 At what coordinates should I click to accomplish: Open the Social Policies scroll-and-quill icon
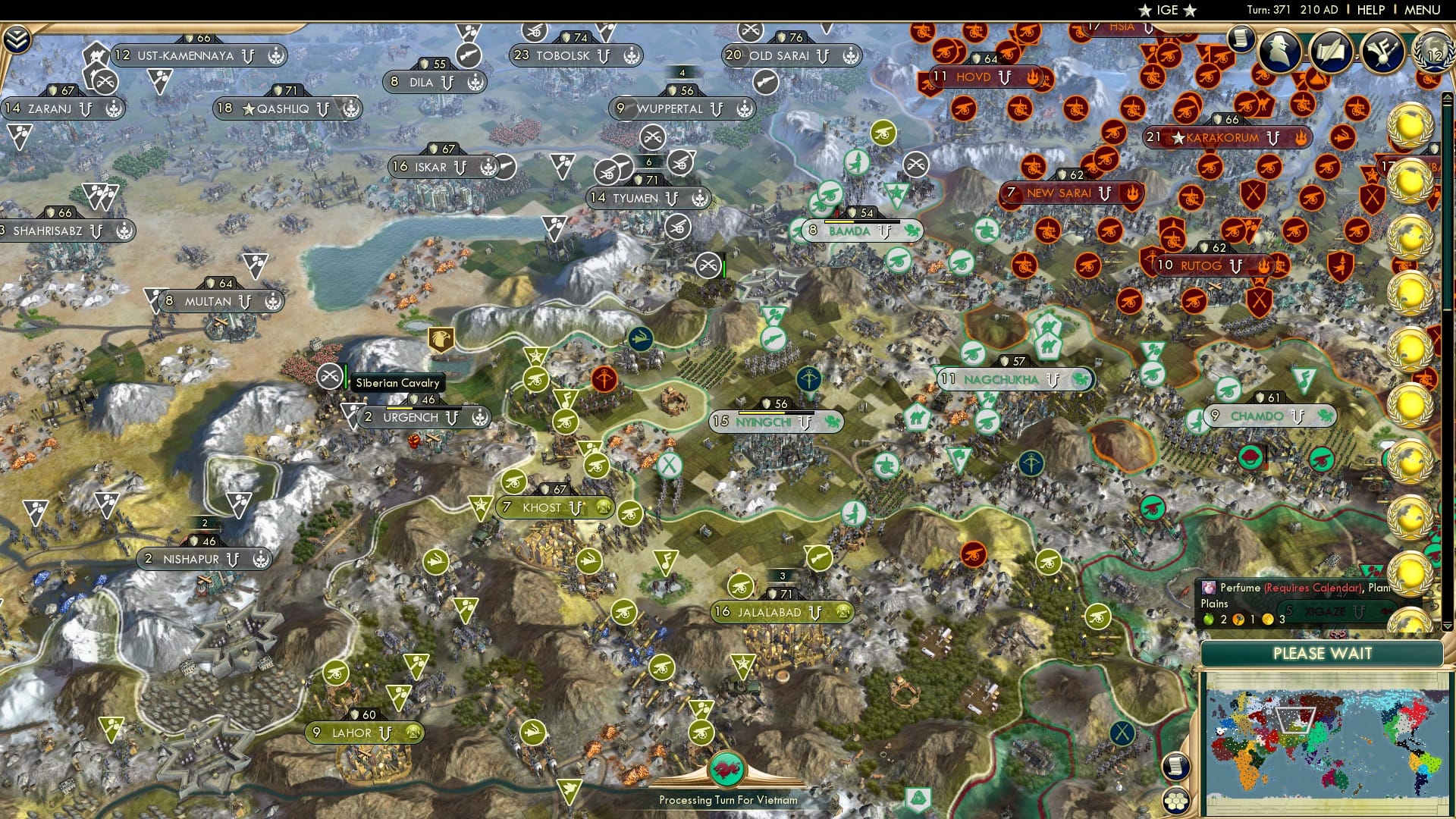(1331, 50)
